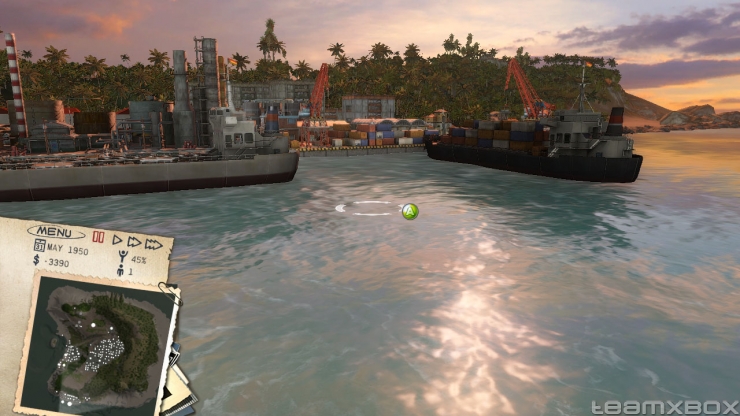Viewport: 740px width, 416px height.
Task: Open the MENU button
Action: tap(56, 232)
